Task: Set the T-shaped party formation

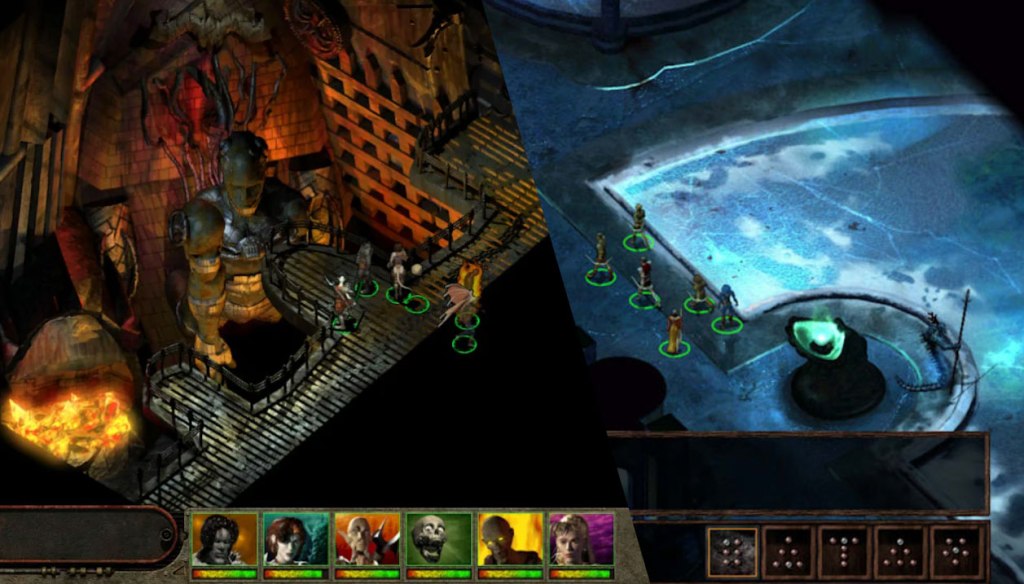Action: [844, 552]
